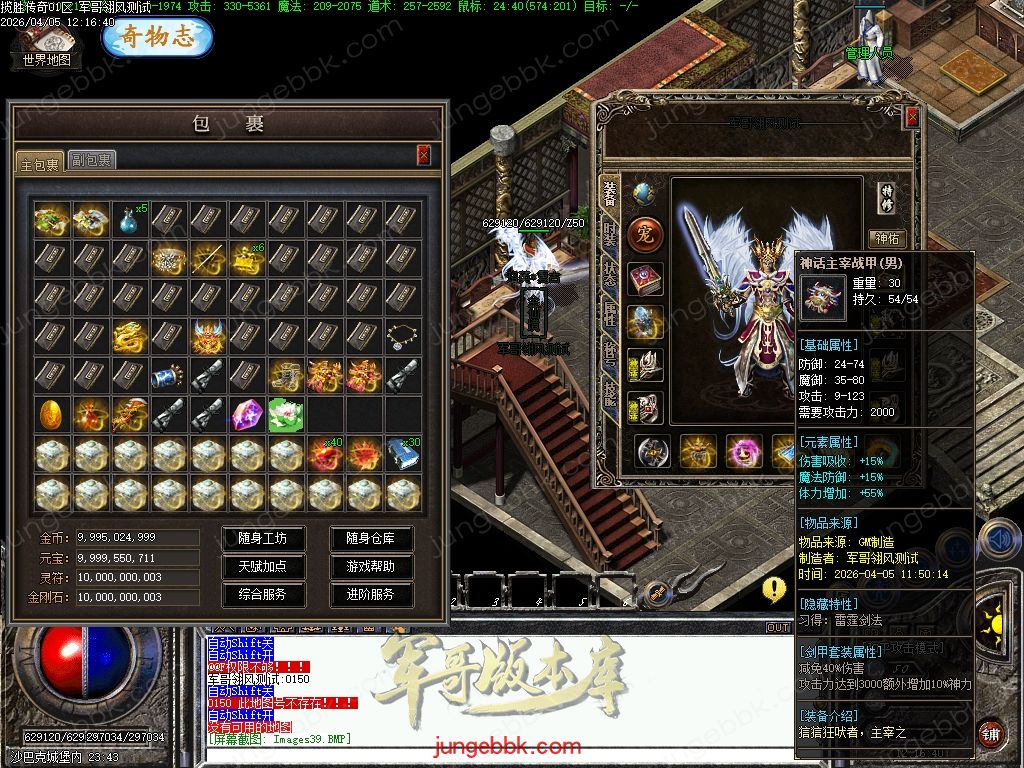Select the green lotus flower item
The image size is (1024, 768).
[285, 414]
